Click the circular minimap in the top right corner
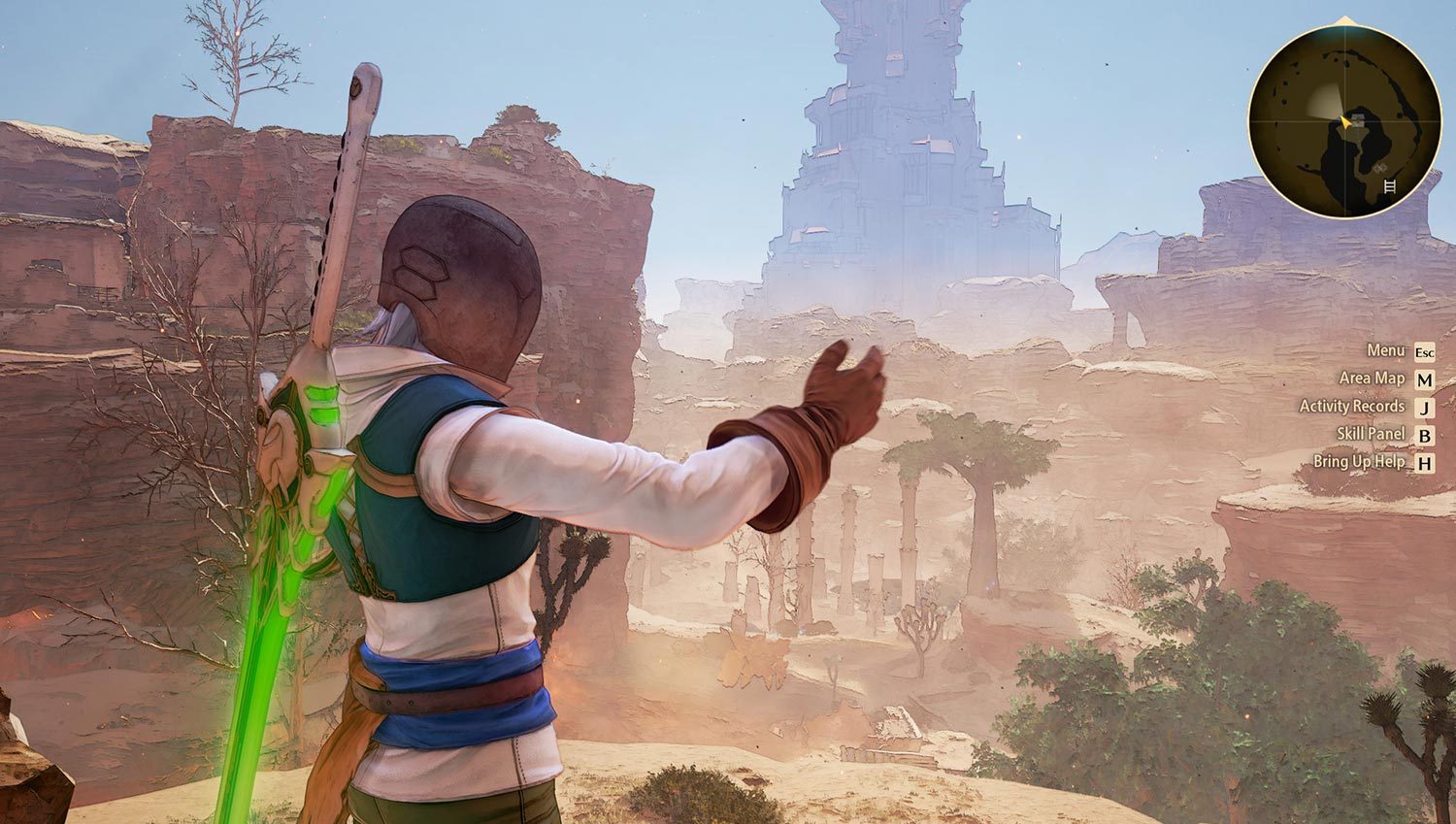The height and width of the screenshot is (824, 1456). [1344, 116]
